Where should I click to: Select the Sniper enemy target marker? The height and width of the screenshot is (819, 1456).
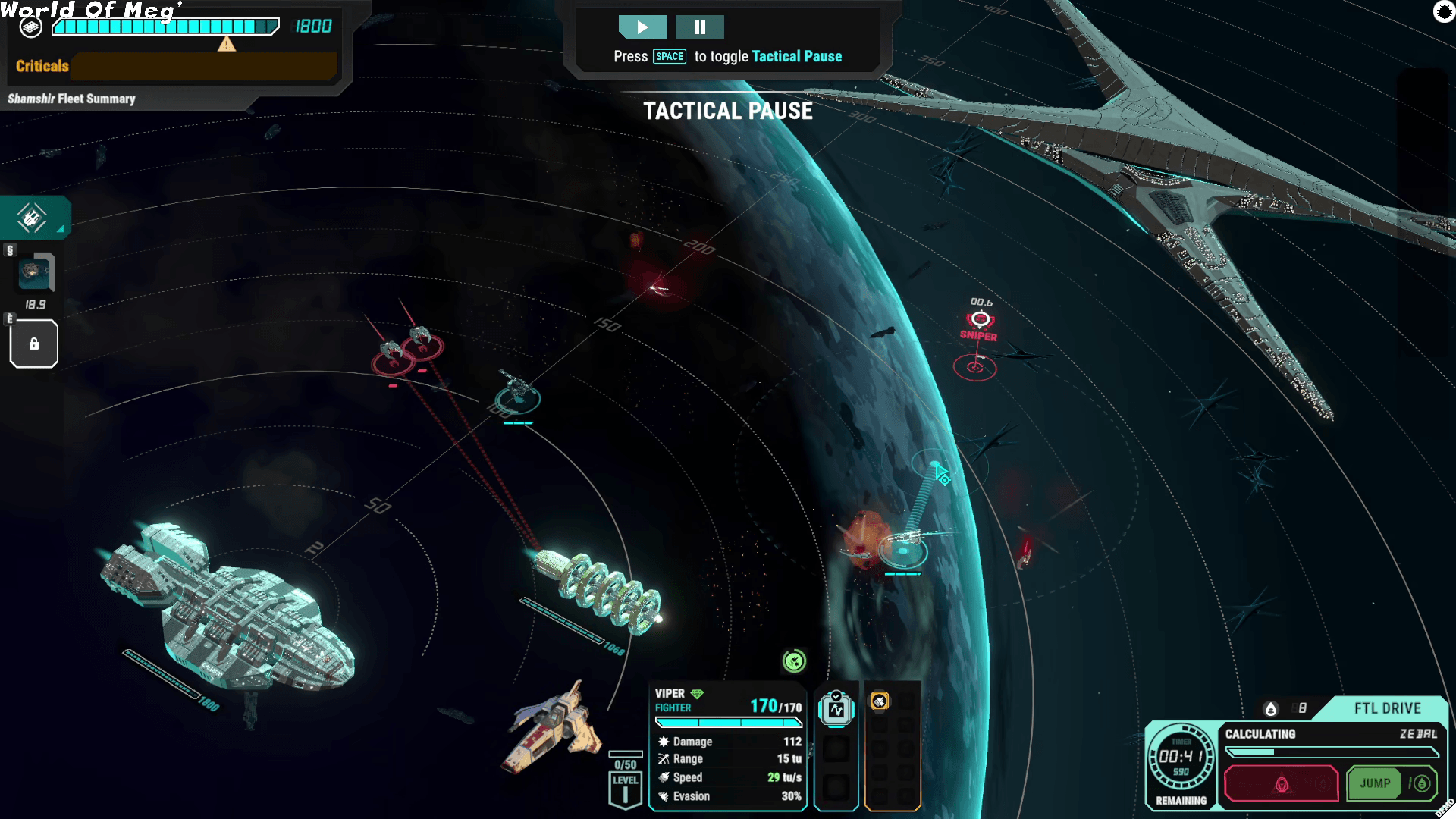980,320
